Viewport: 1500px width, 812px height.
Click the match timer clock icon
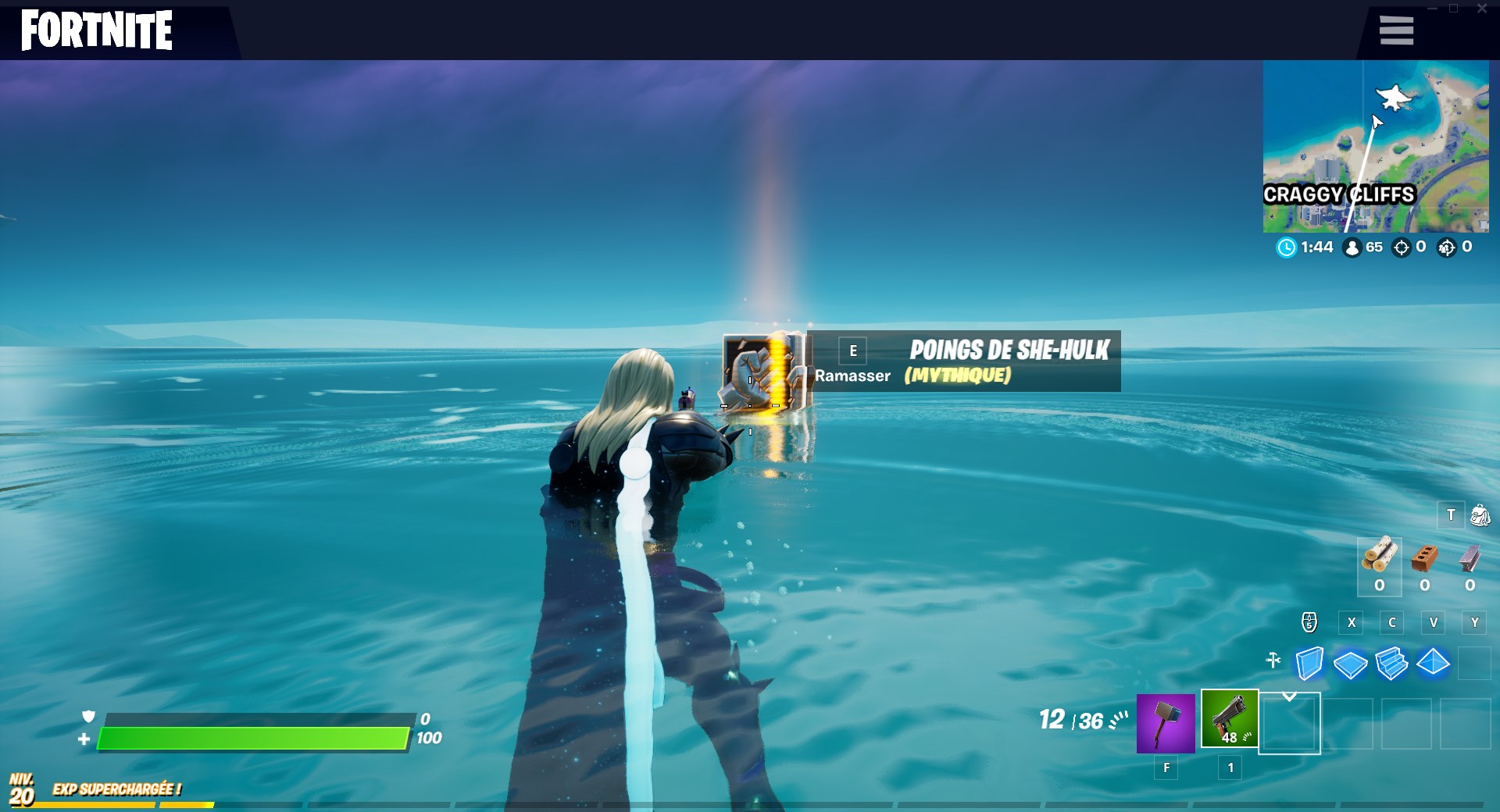tap(1287, 248)
